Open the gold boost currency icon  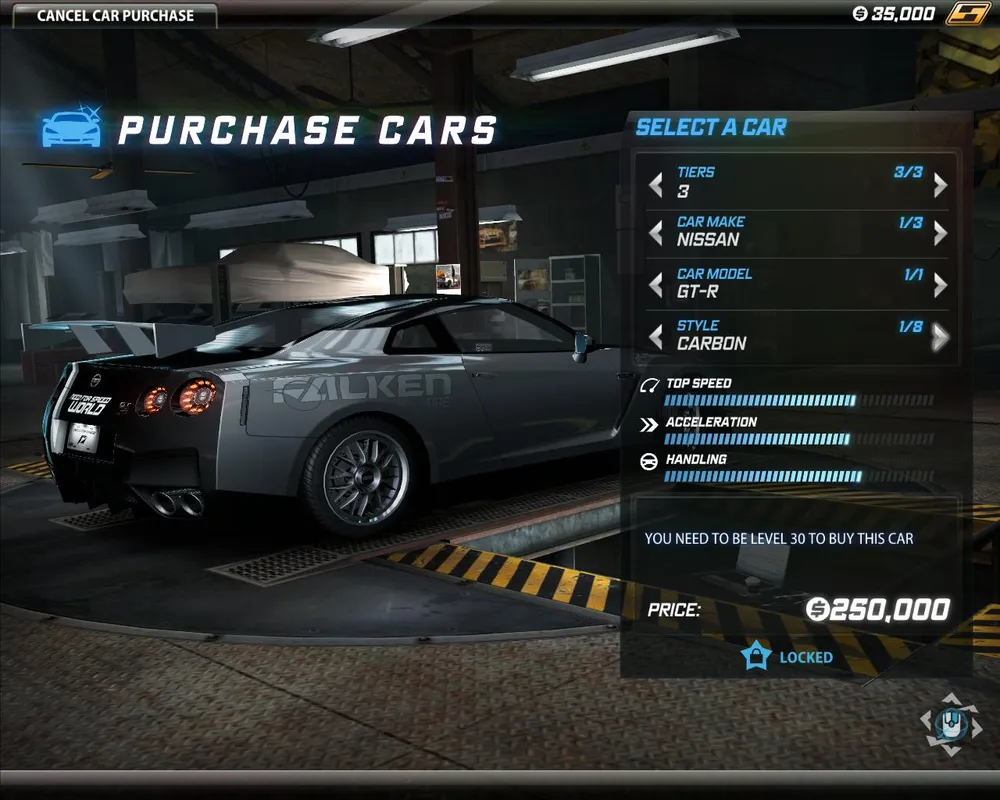(969, 14)
